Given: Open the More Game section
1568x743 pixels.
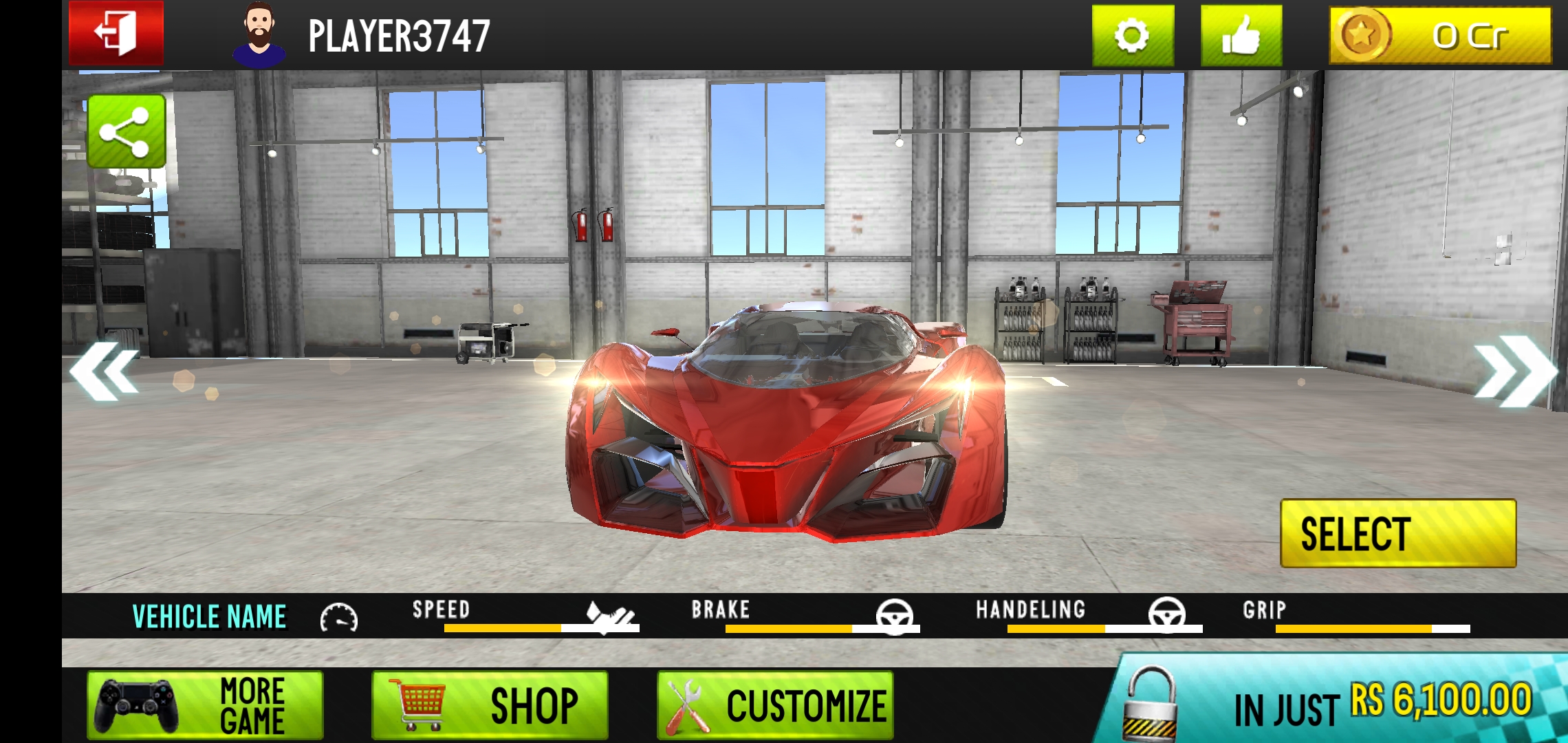Looking at the screenshot, I should point(205,705).
